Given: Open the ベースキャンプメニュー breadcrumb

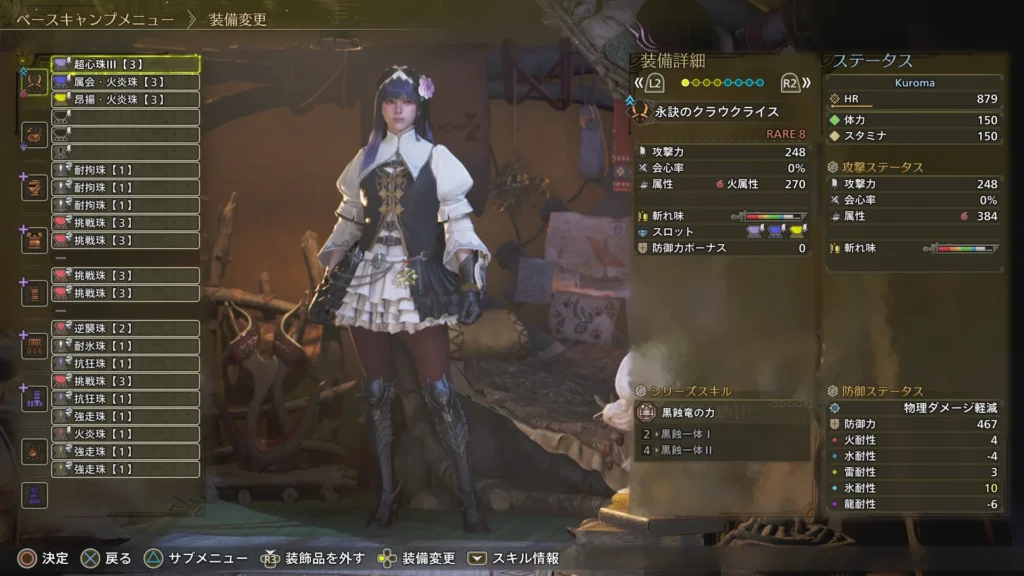Looking at the screenshot, I should tap(95, 19).
